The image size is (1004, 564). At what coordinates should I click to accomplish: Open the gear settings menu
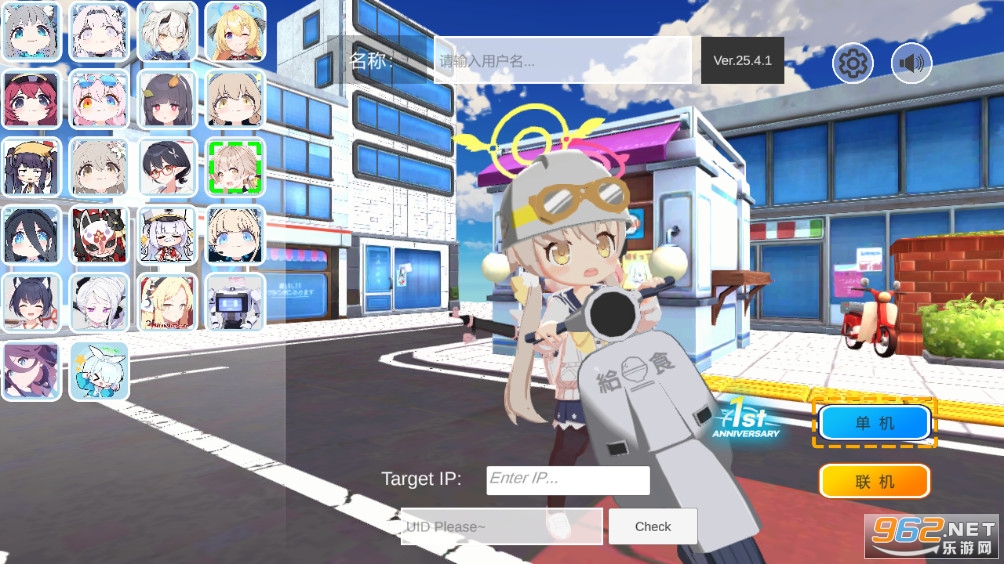coord(852,64)
